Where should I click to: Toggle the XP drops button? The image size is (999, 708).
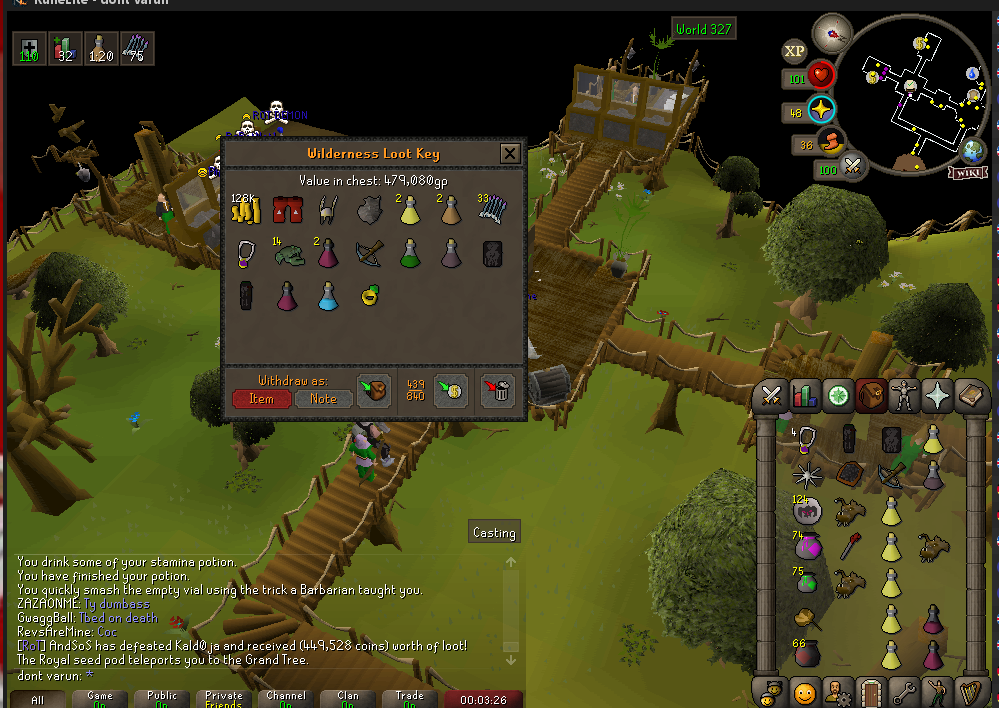pyautogui.click(x=795, y=51)
